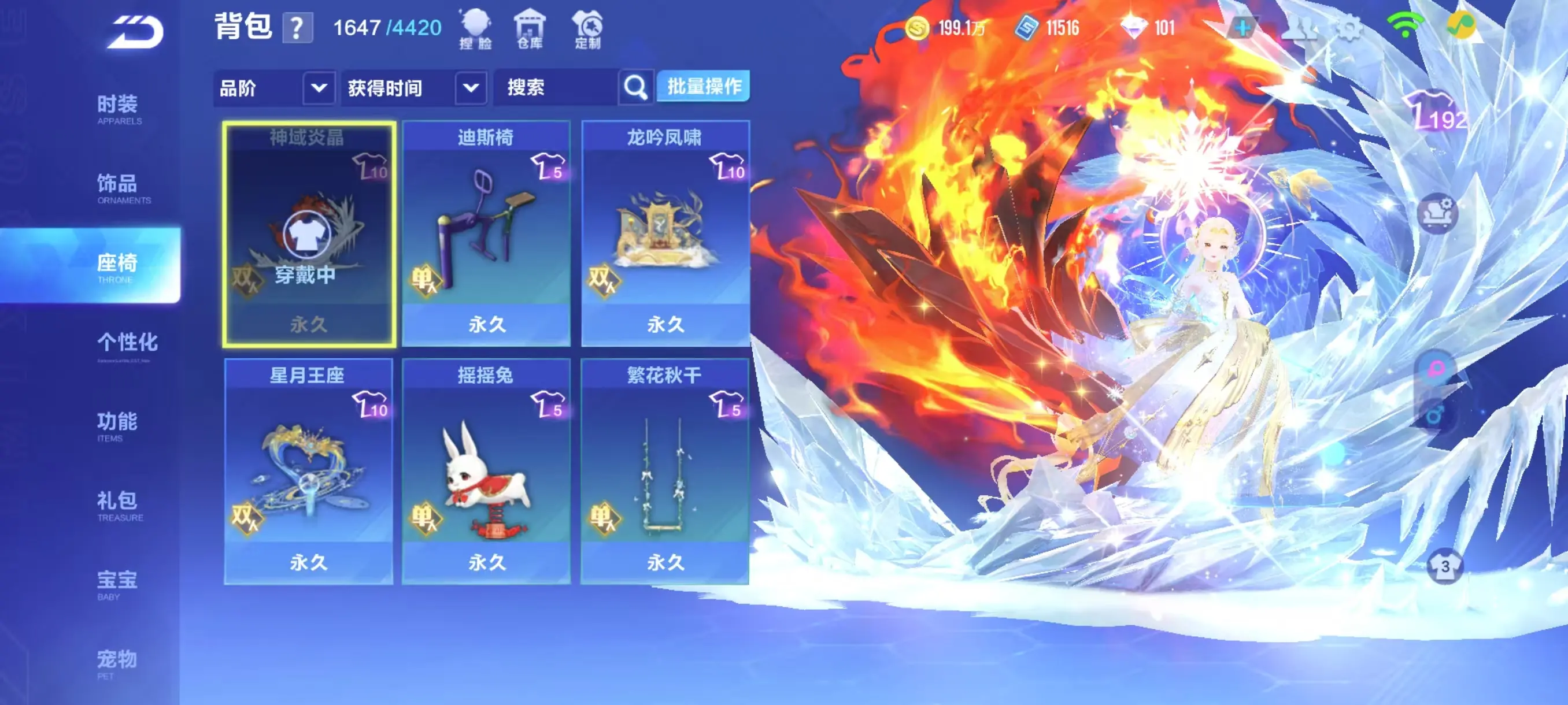
Task: Click the 批量操作 batch operation button
Action: tap(704, 87)
